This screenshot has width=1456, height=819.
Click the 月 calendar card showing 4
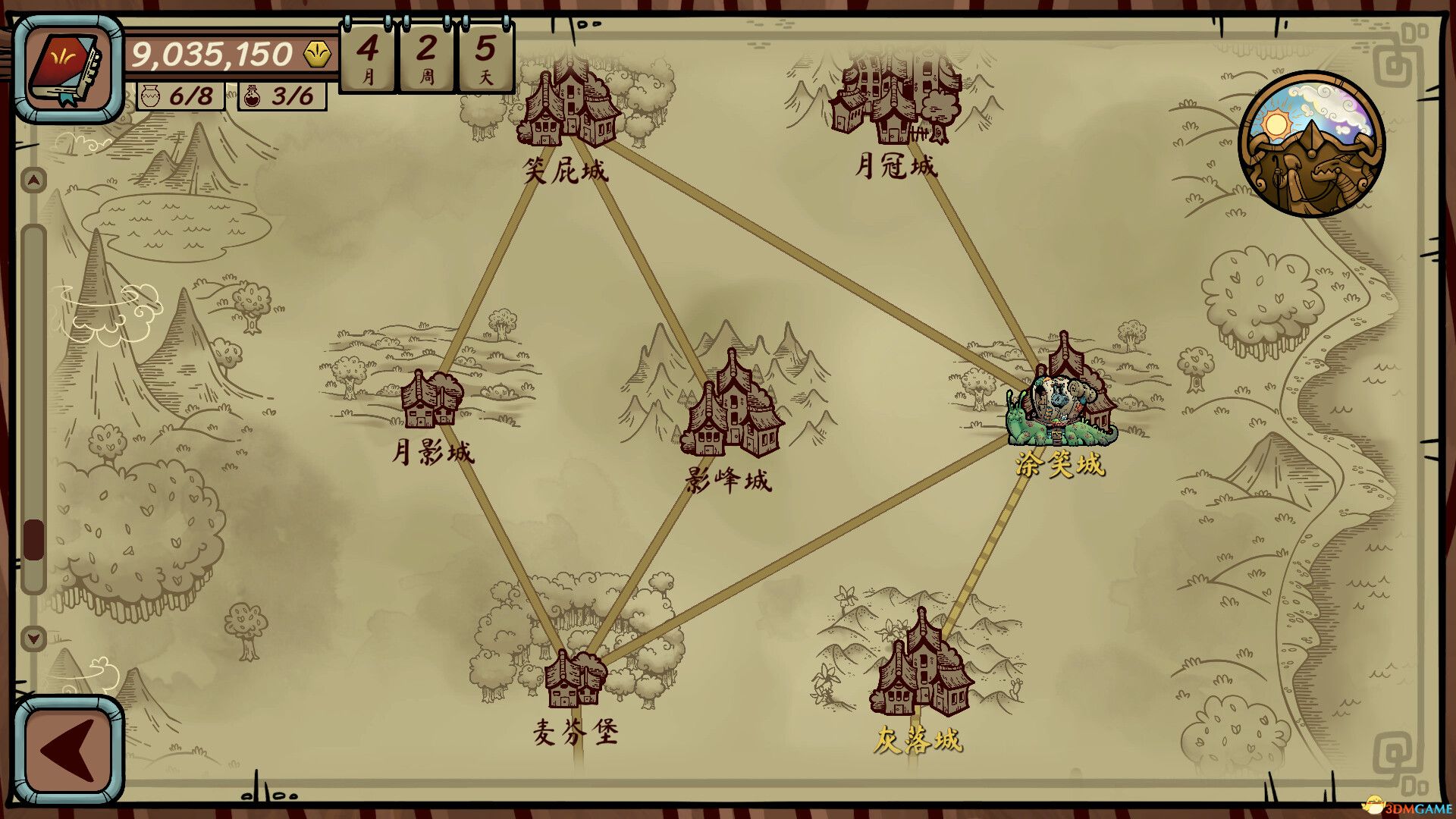(x=367, y=57)
